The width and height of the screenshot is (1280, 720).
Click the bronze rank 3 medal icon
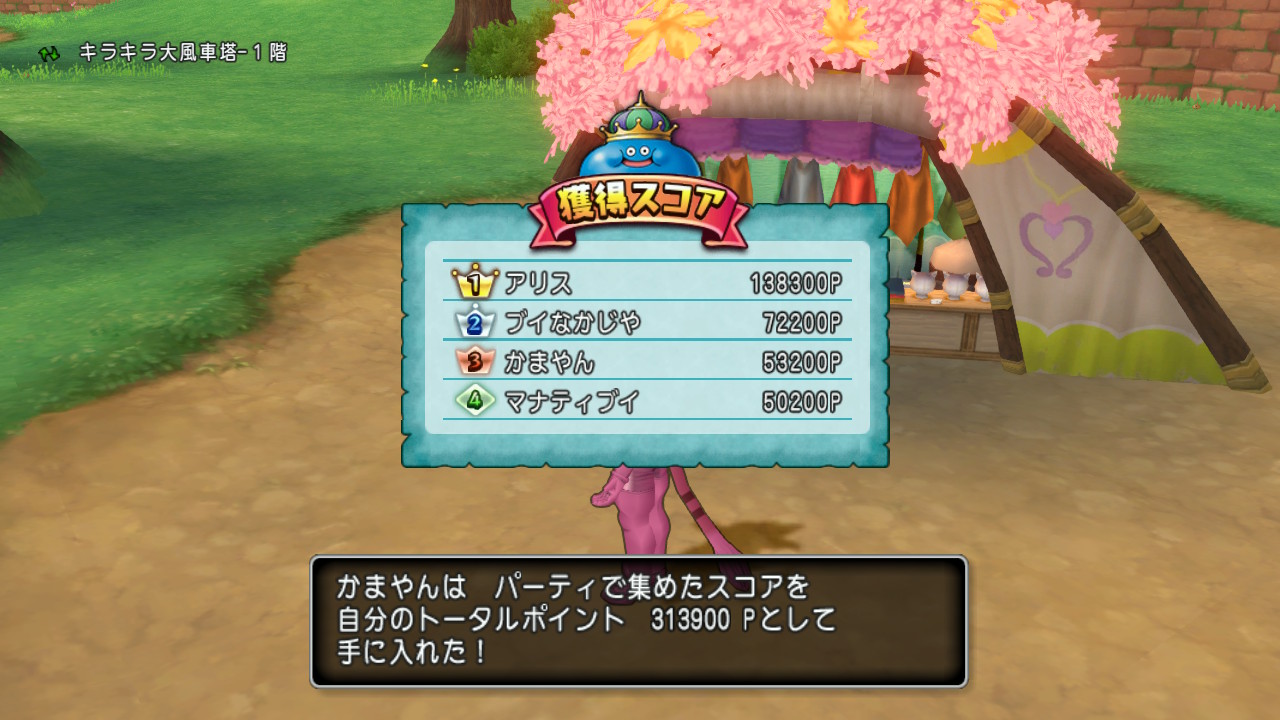point(474,361)
